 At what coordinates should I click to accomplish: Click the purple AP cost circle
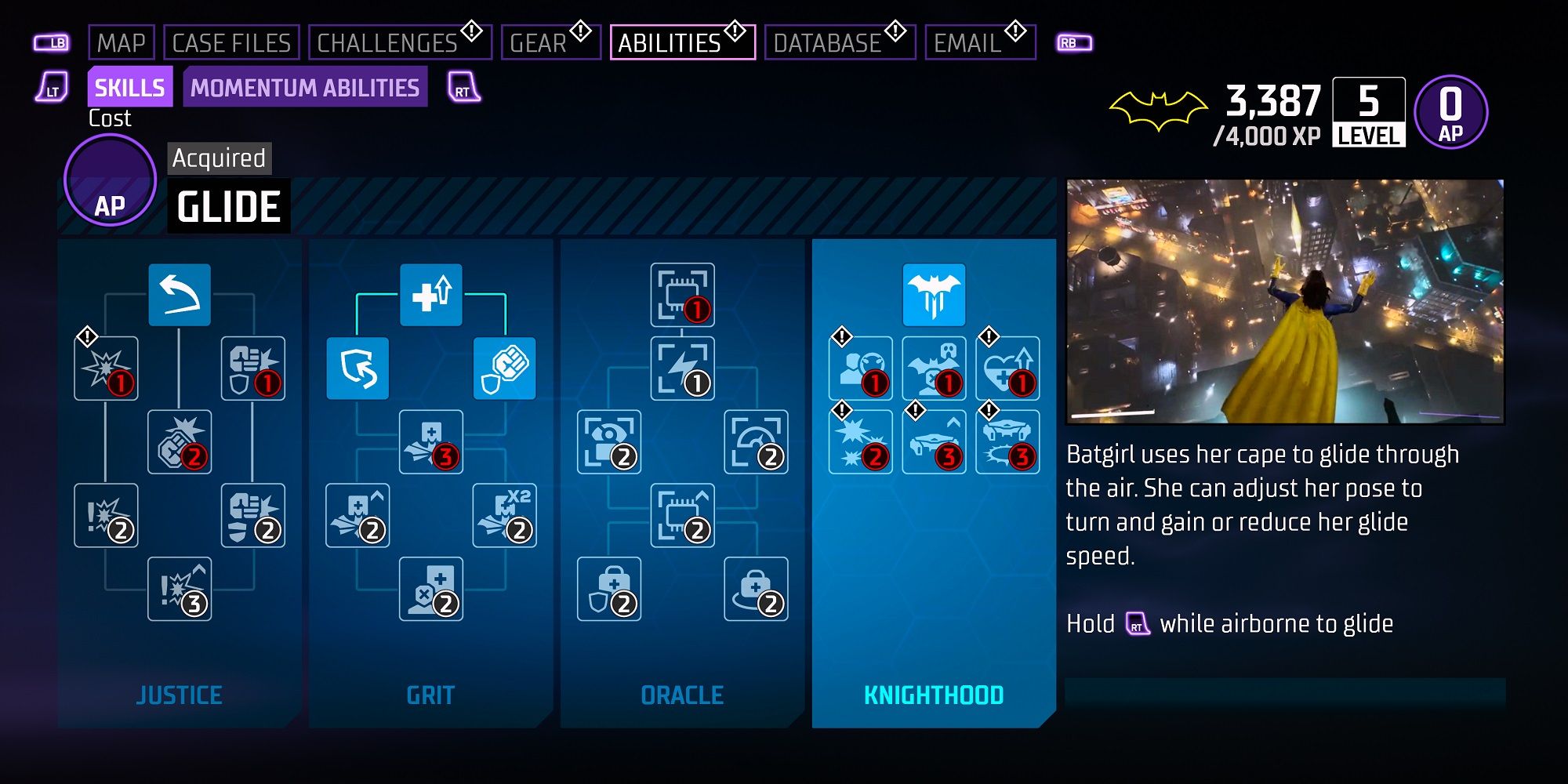click(110, 180)
